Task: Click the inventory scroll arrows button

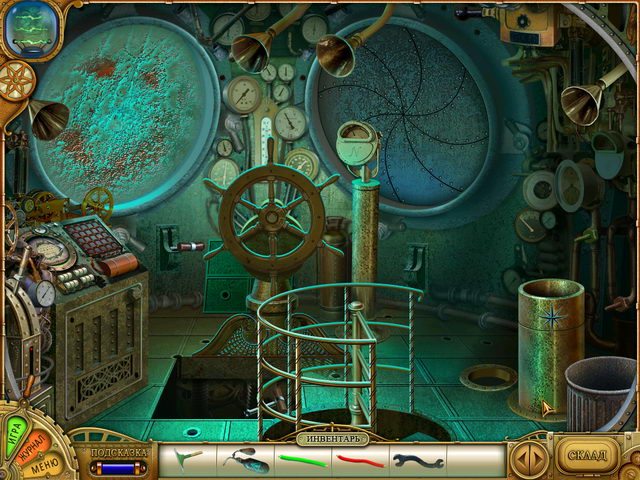Action: pos(528,458)
